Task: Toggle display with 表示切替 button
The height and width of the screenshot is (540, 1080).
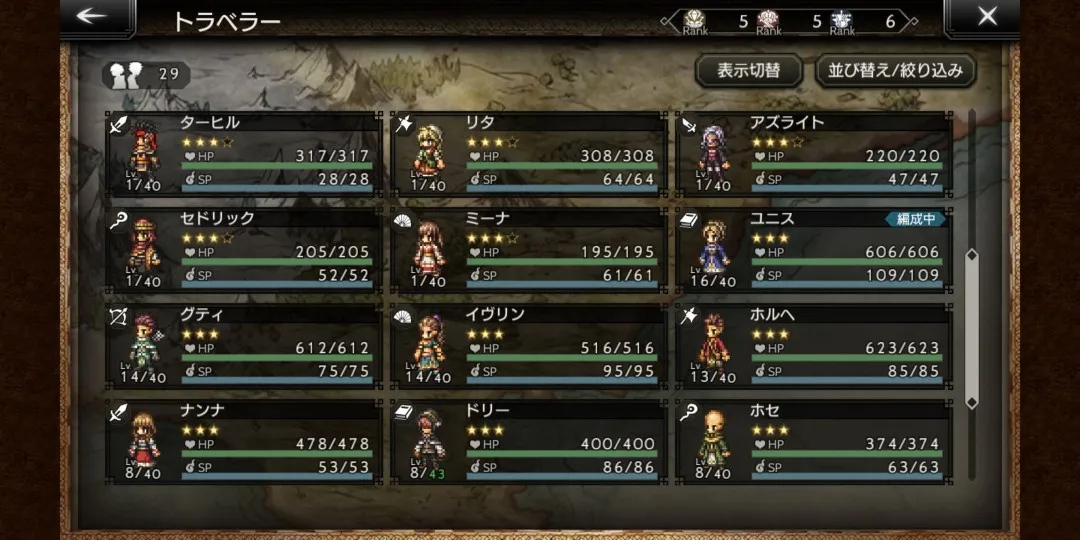Action: [x=748, y=71]
